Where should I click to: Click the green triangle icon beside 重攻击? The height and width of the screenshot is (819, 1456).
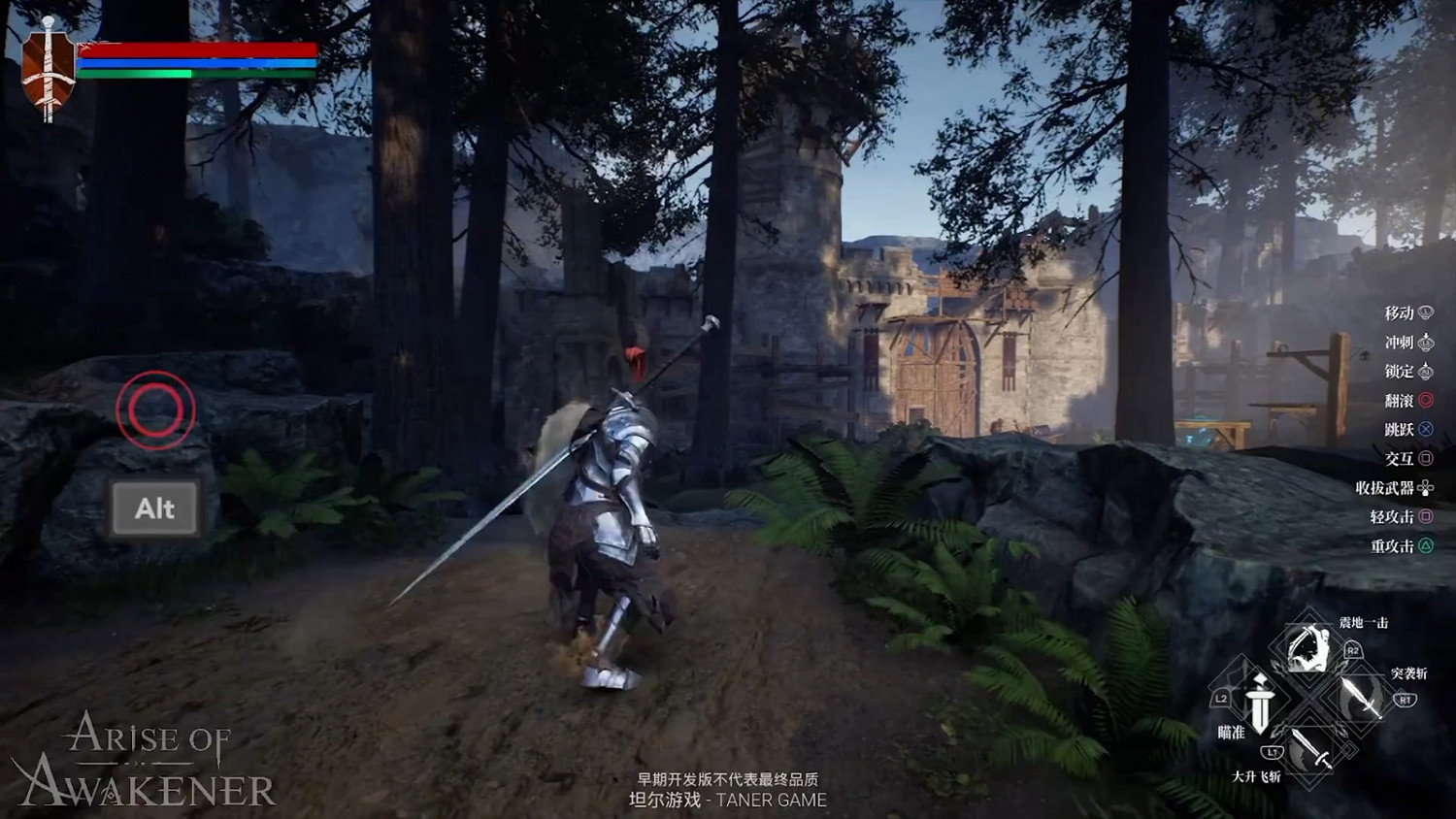1427,544
